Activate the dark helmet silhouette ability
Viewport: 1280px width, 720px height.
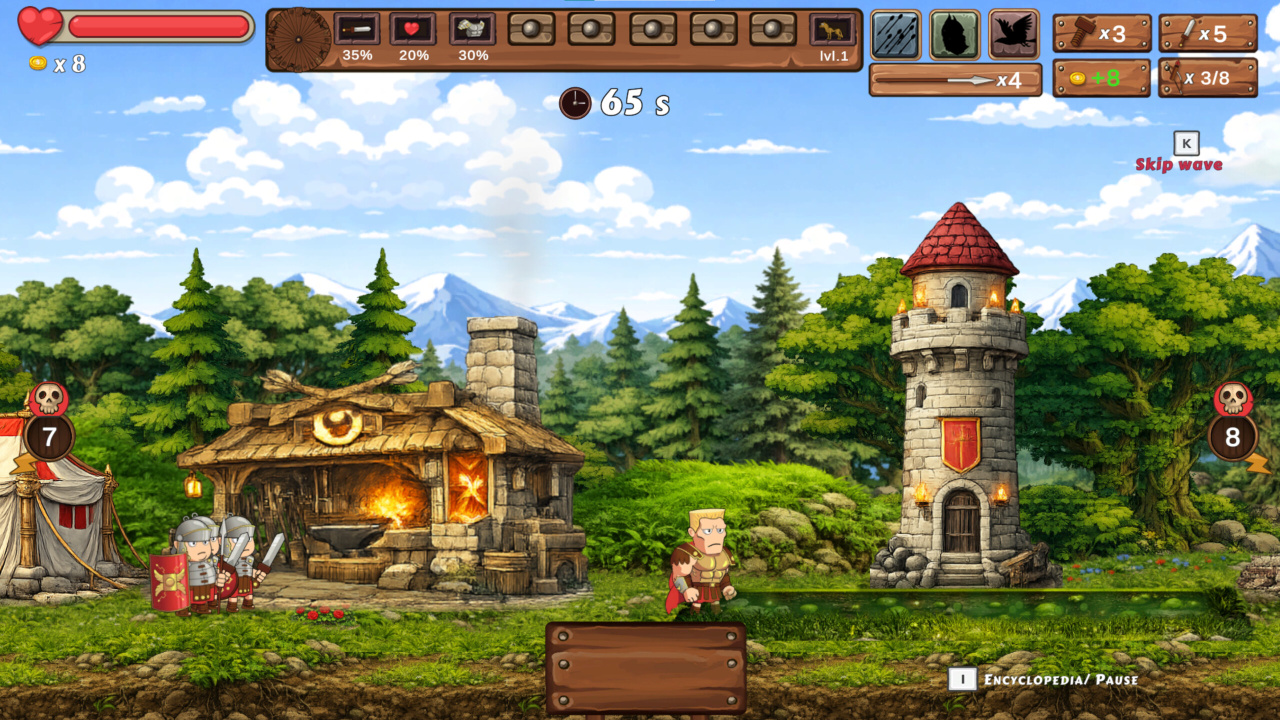point(955,35)
